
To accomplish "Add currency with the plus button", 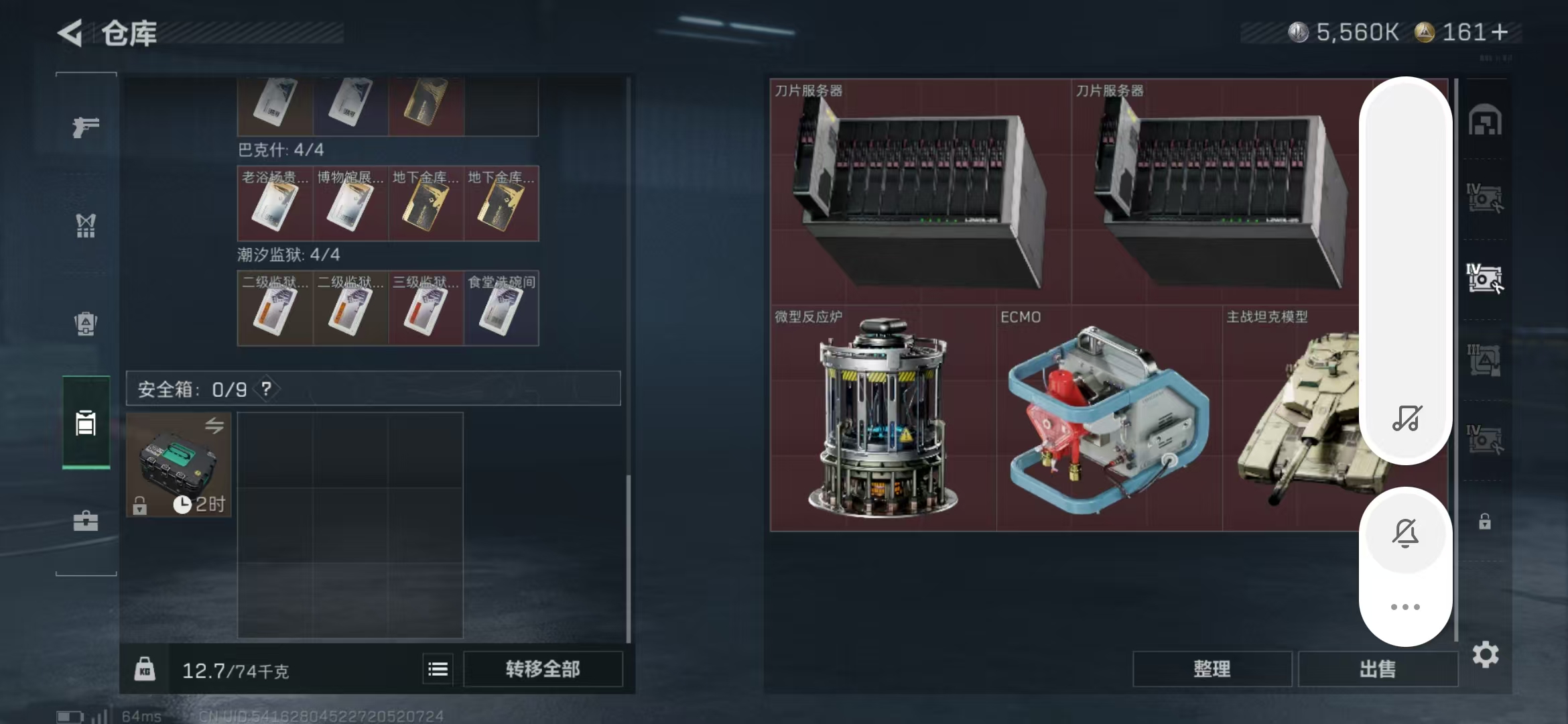I will point(1500,32).
